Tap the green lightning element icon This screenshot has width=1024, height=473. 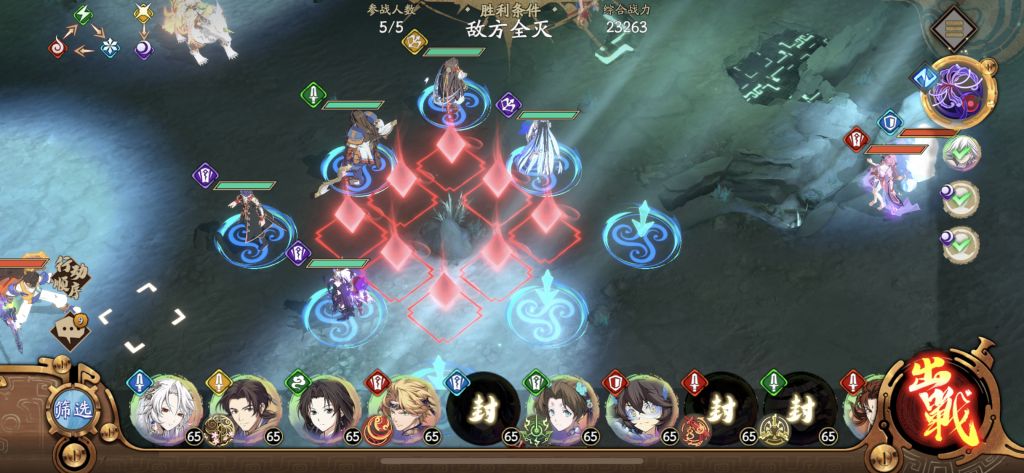pyautogui.click(x=83, y=15)
